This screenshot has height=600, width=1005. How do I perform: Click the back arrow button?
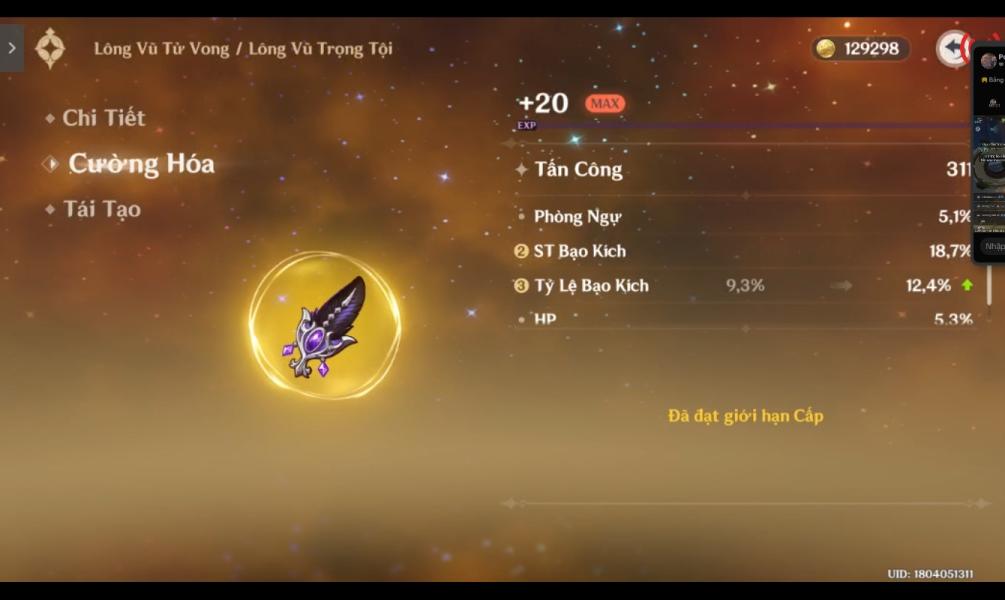point(951,48)
